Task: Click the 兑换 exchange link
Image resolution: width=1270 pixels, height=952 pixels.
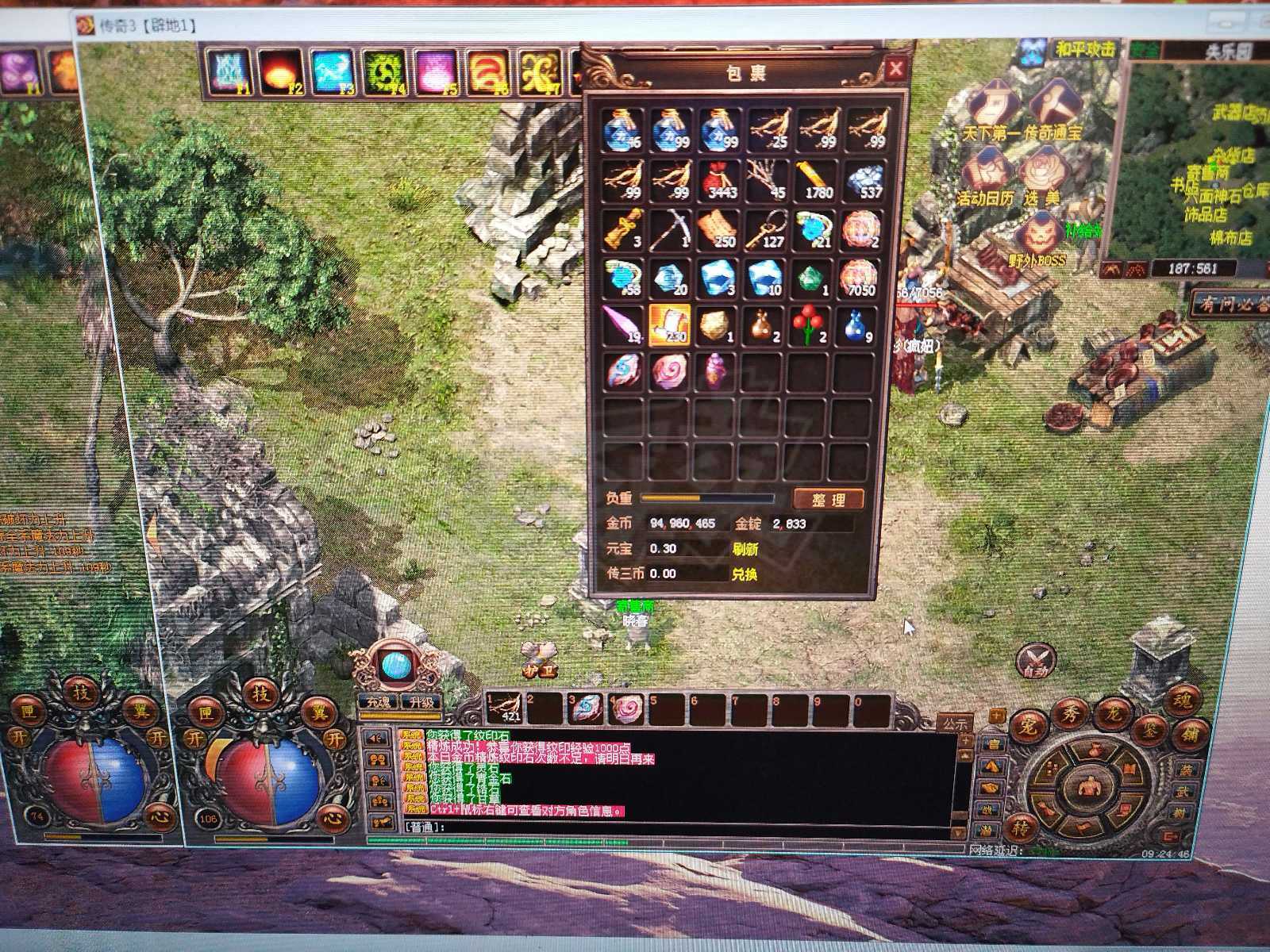Action: pos(744,574)
